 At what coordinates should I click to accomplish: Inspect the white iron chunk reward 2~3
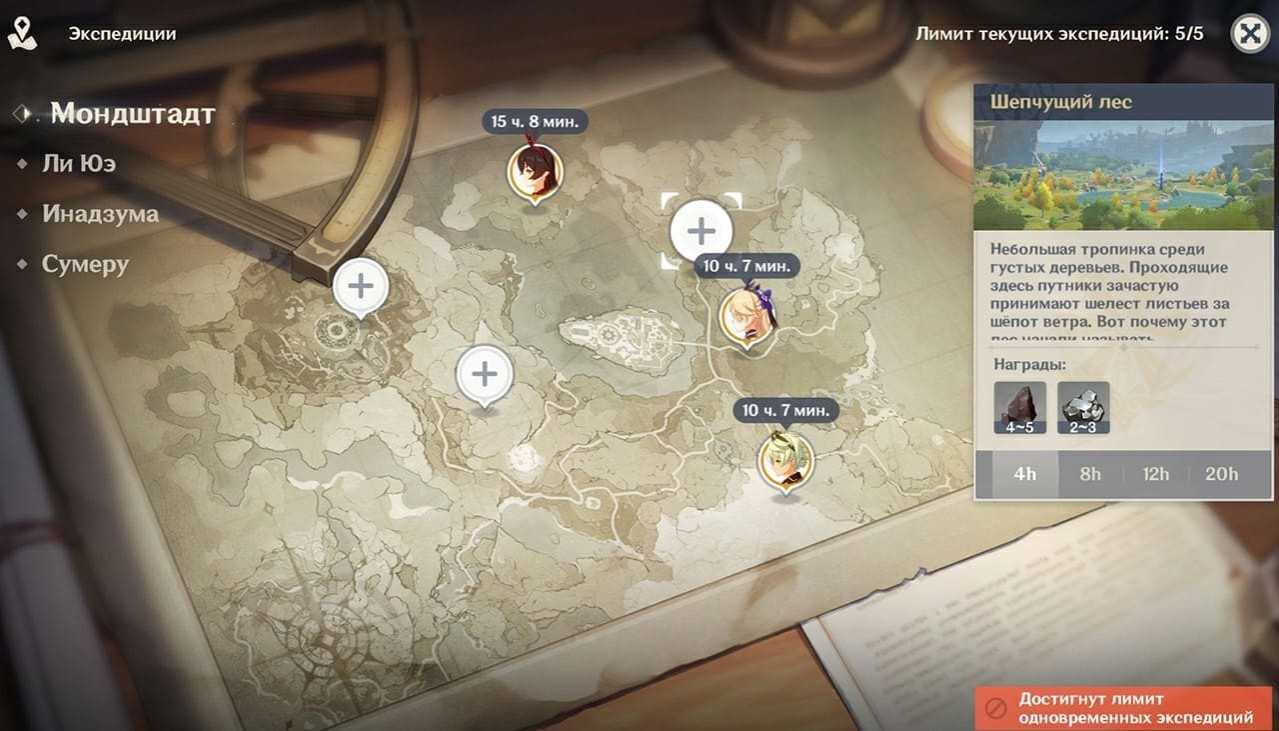coord(1083,407)
